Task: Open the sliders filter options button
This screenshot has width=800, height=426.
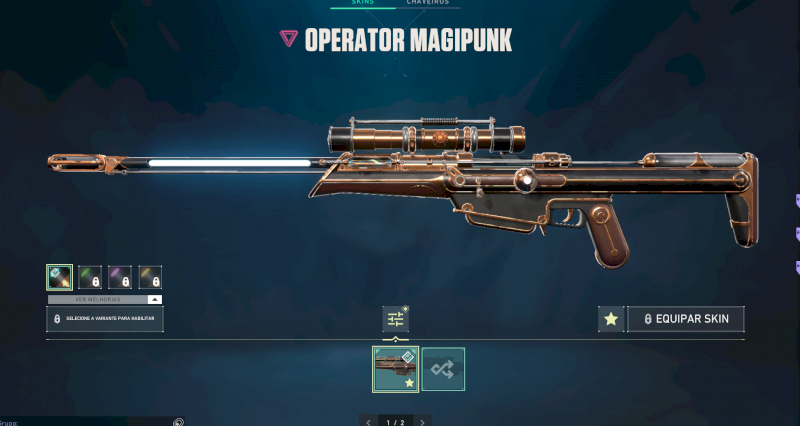Action: click(x=396, y=319)
